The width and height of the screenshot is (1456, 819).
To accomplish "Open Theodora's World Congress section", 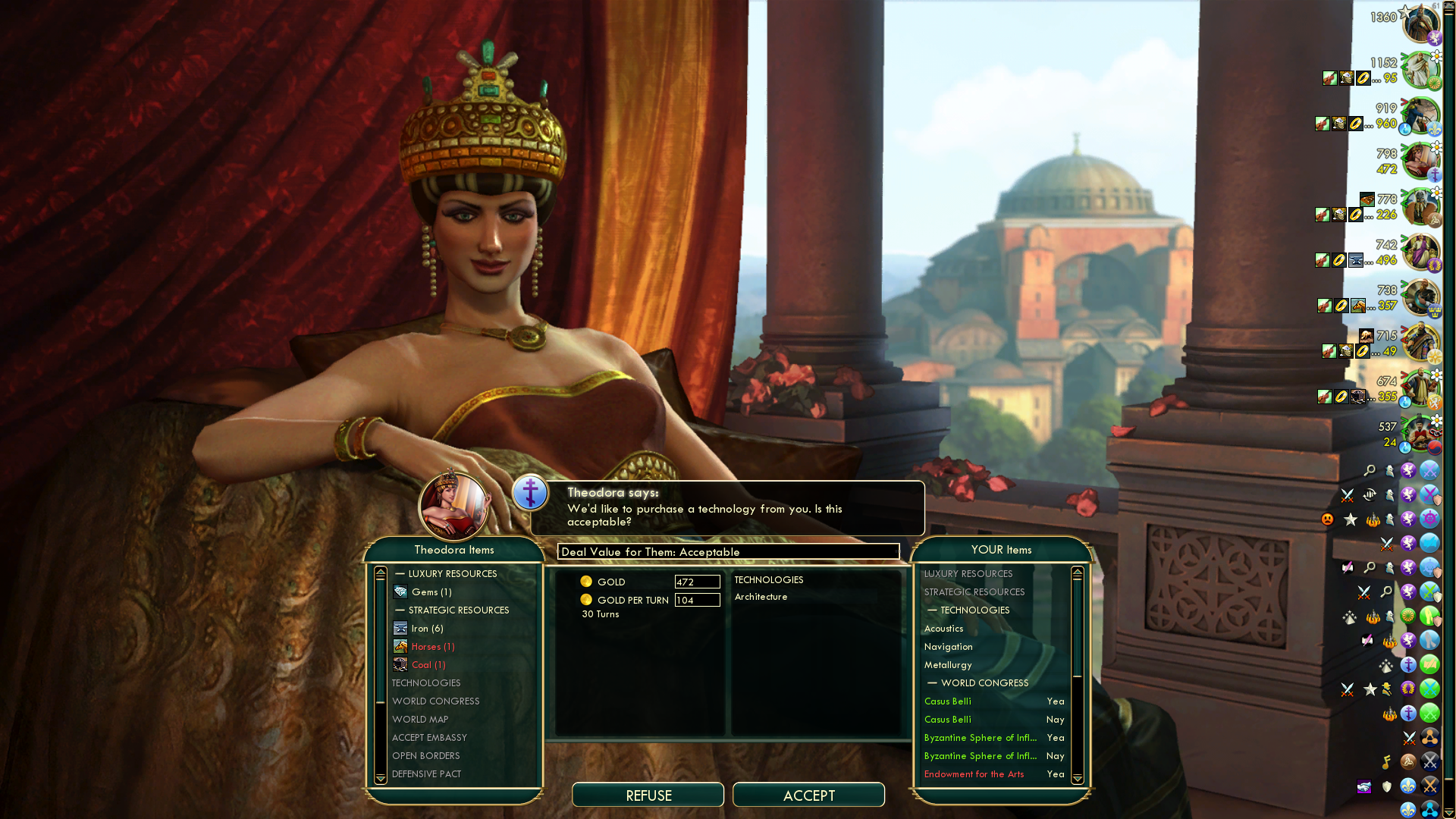I will [436, 701].
